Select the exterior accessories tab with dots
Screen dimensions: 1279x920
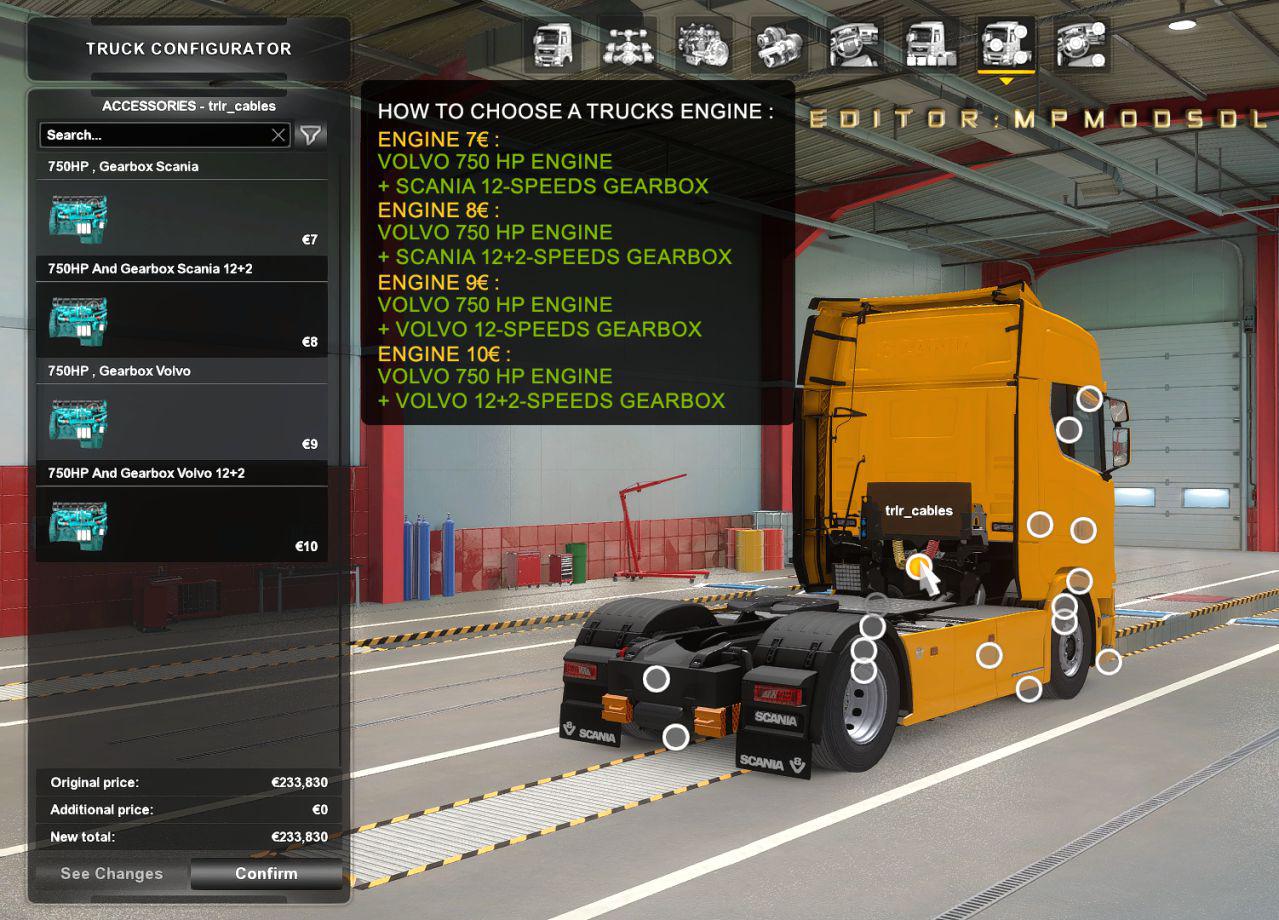(x=1005, y=45)
